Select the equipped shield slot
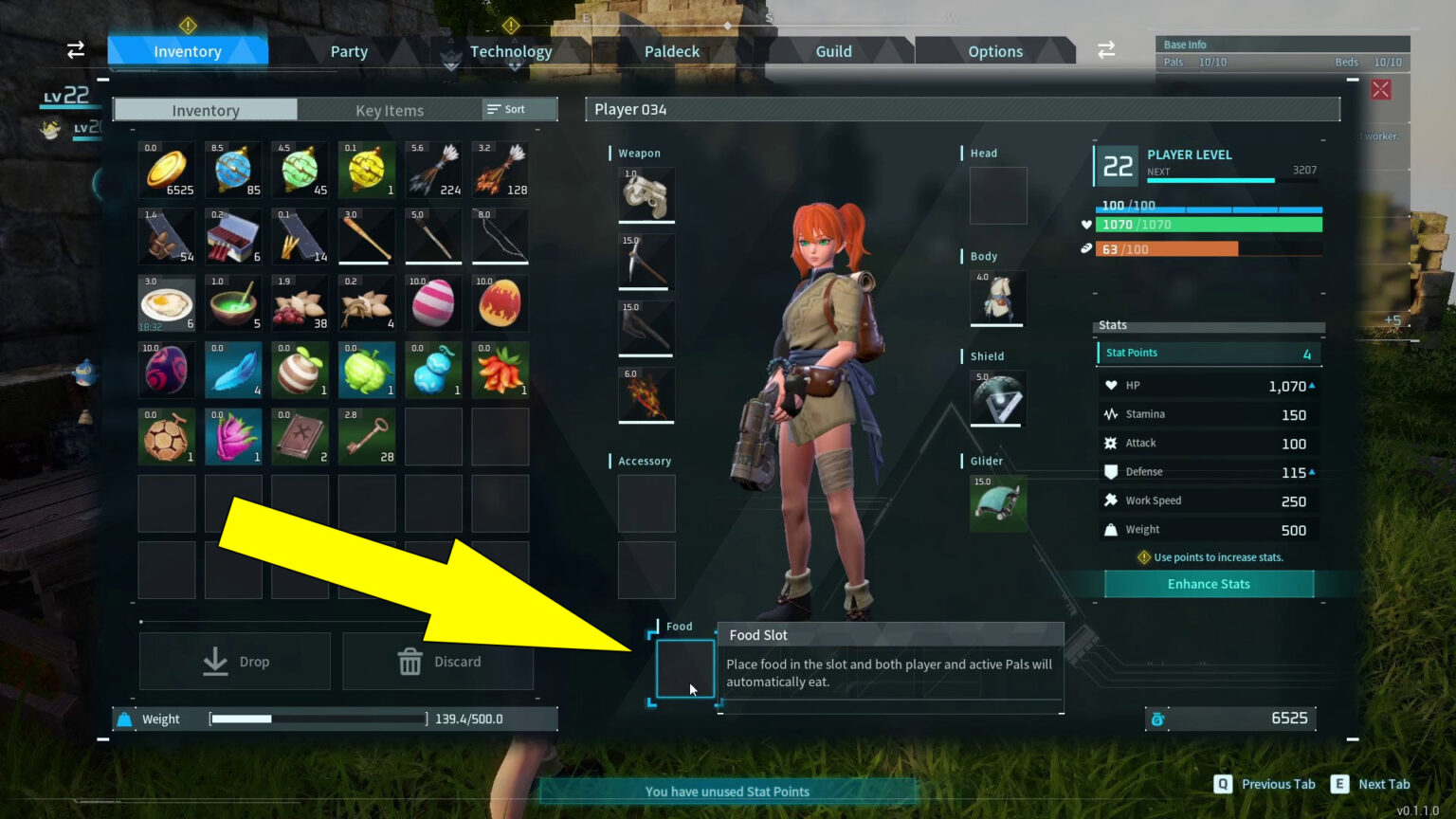The image size is (1456, 819). coord(996,398)
